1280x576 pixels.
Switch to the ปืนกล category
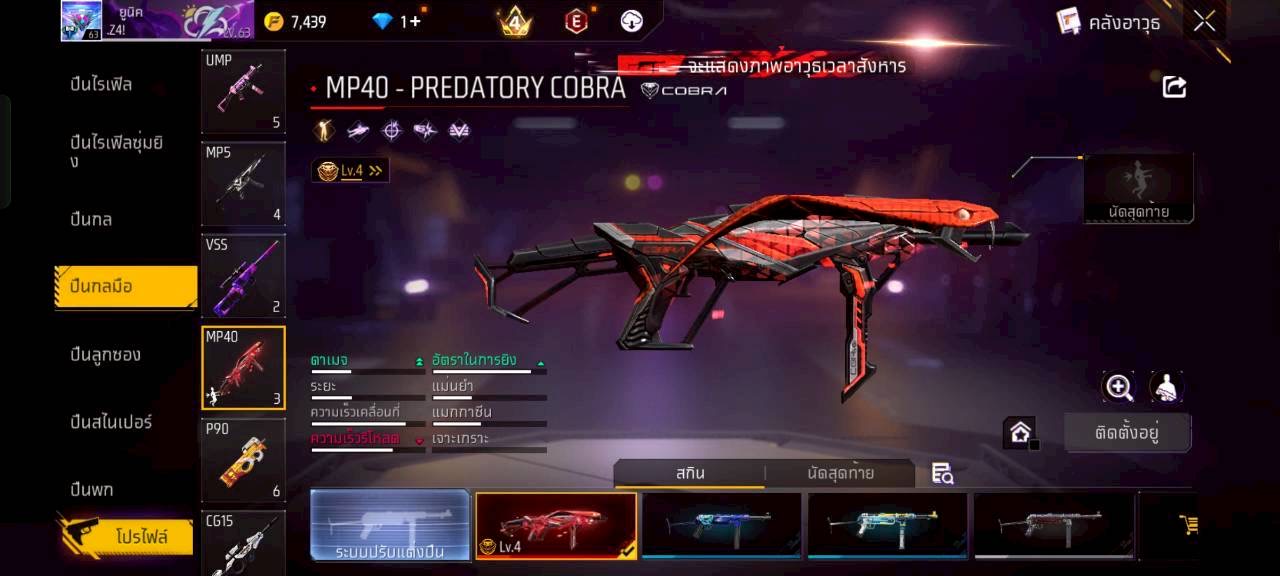pyautogui.click(x=91, y=219)
